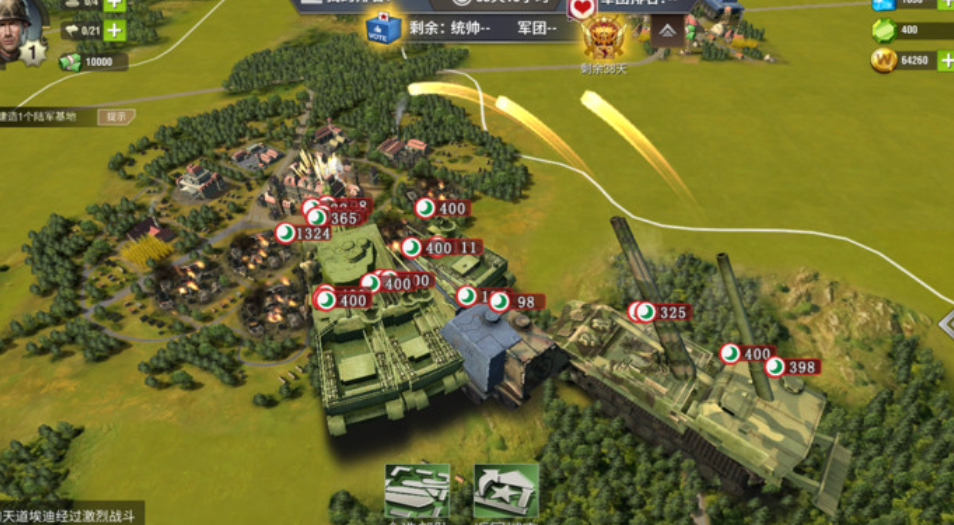Select the army marker labeled 1324

303,234
